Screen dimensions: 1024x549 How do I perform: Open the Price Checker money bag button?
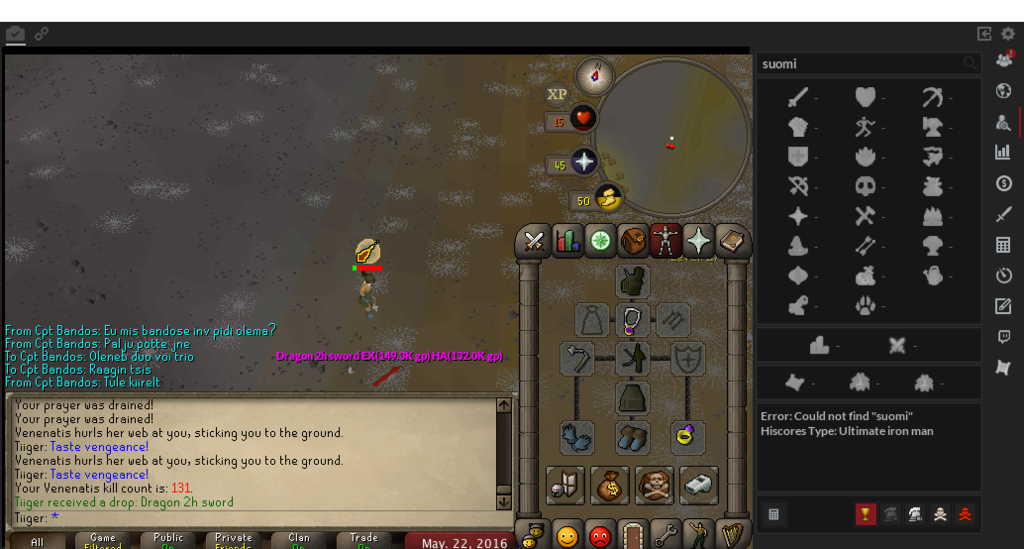[609, 485]
